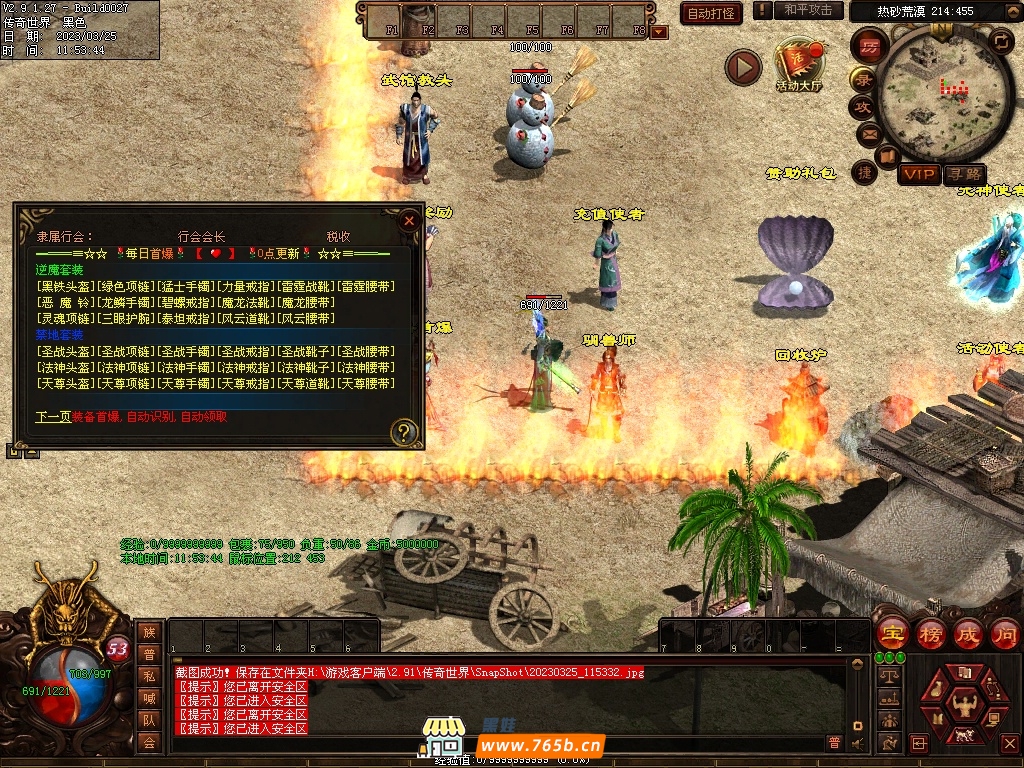Activate 寻路 pathfinding button
Screen dimensions: 1024x768
(x=964, y=175)
